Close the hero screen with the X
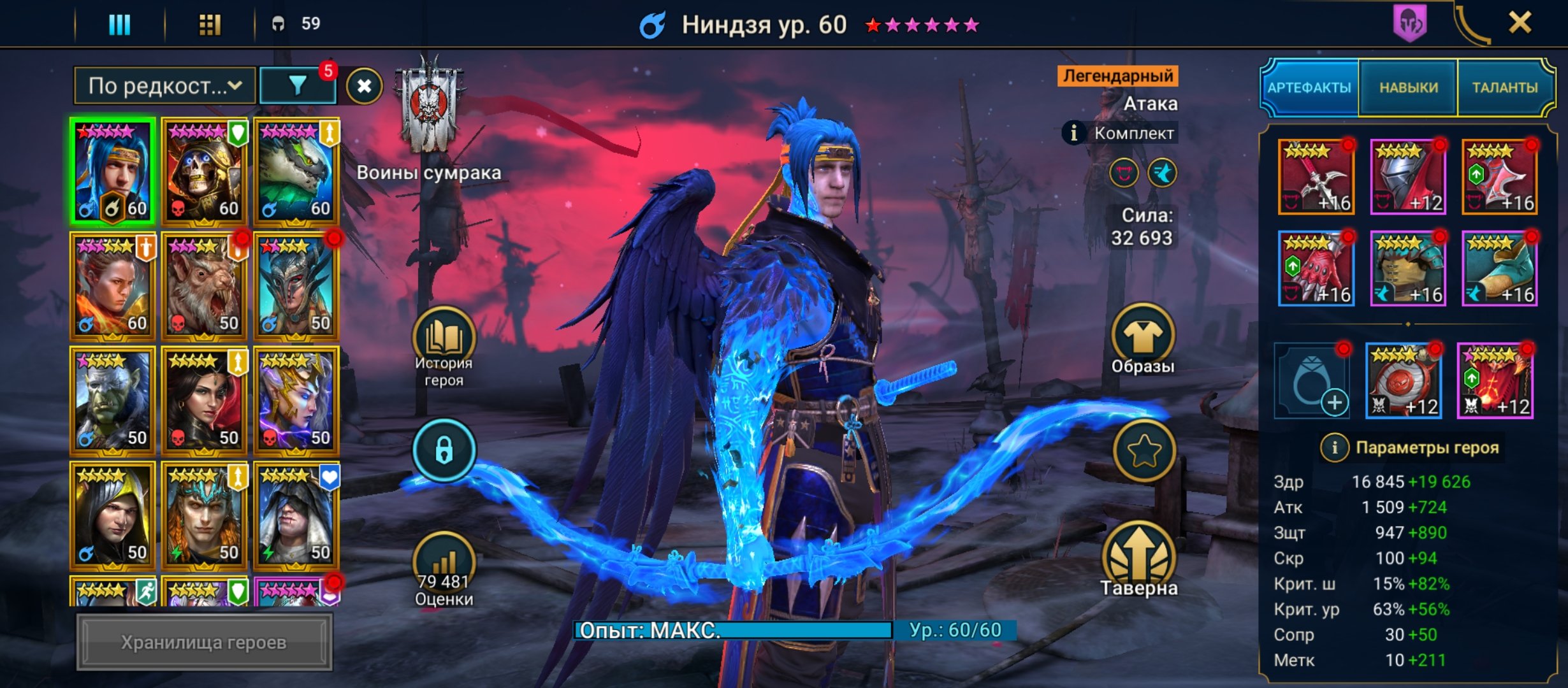Image resolution: width=1568 pixels, height=688 pixels. point(1520,24)
